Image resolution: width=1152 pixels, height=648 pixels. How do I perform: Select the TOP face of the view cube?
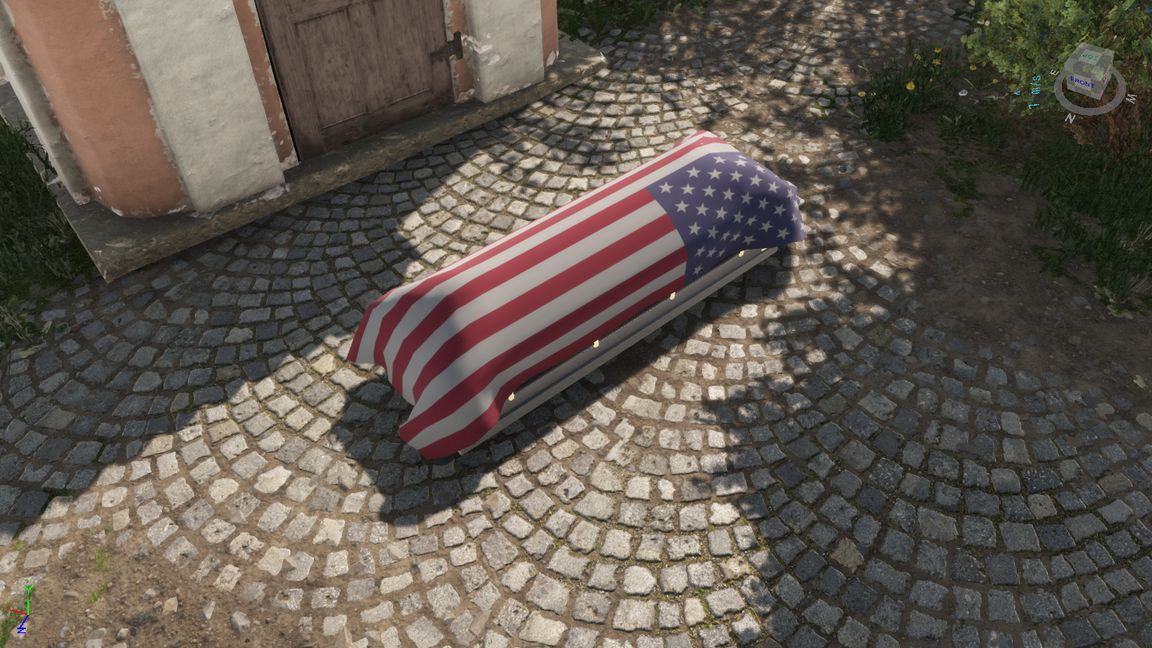1088,58
